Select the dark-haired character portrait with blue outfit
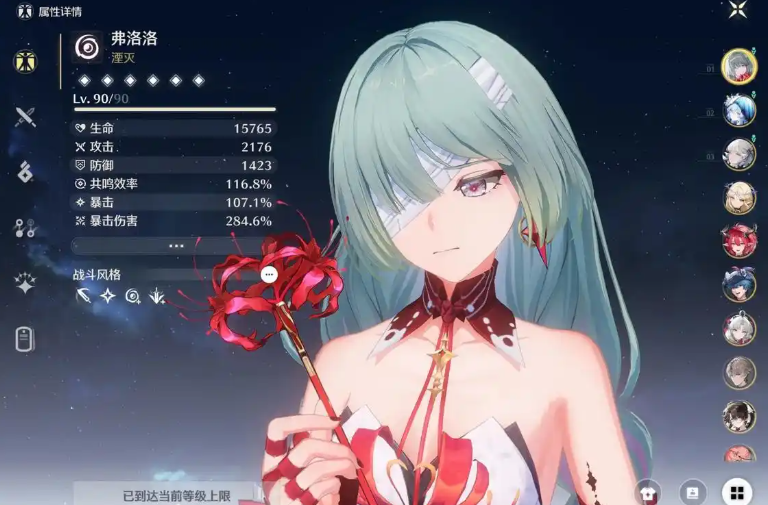The width and height of the screenshot is (768, 505). (739, 285)
